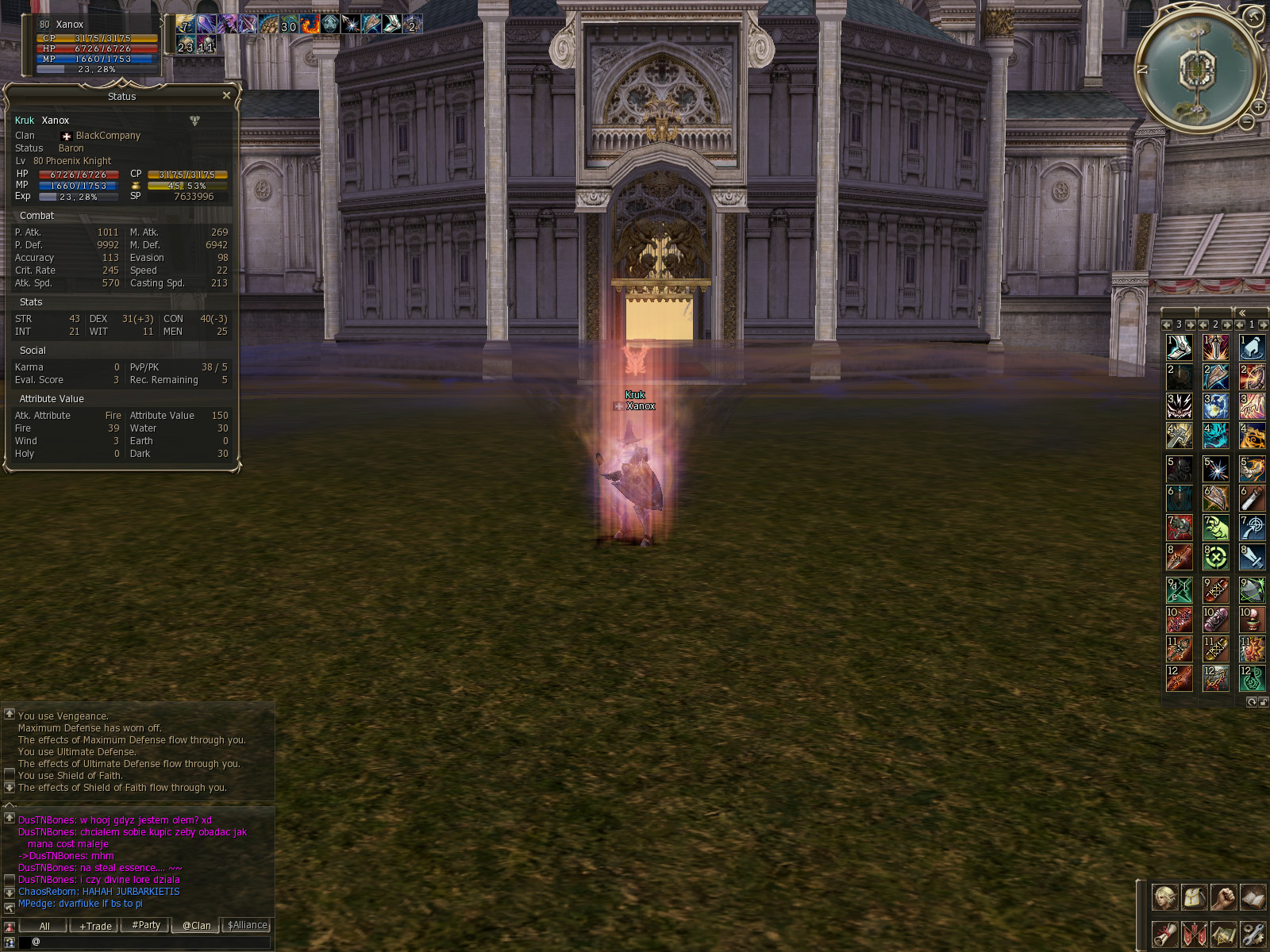Use the winged boot skill in hotbar
This screenshot has height=952, width=1270.
click(1179, 347)
